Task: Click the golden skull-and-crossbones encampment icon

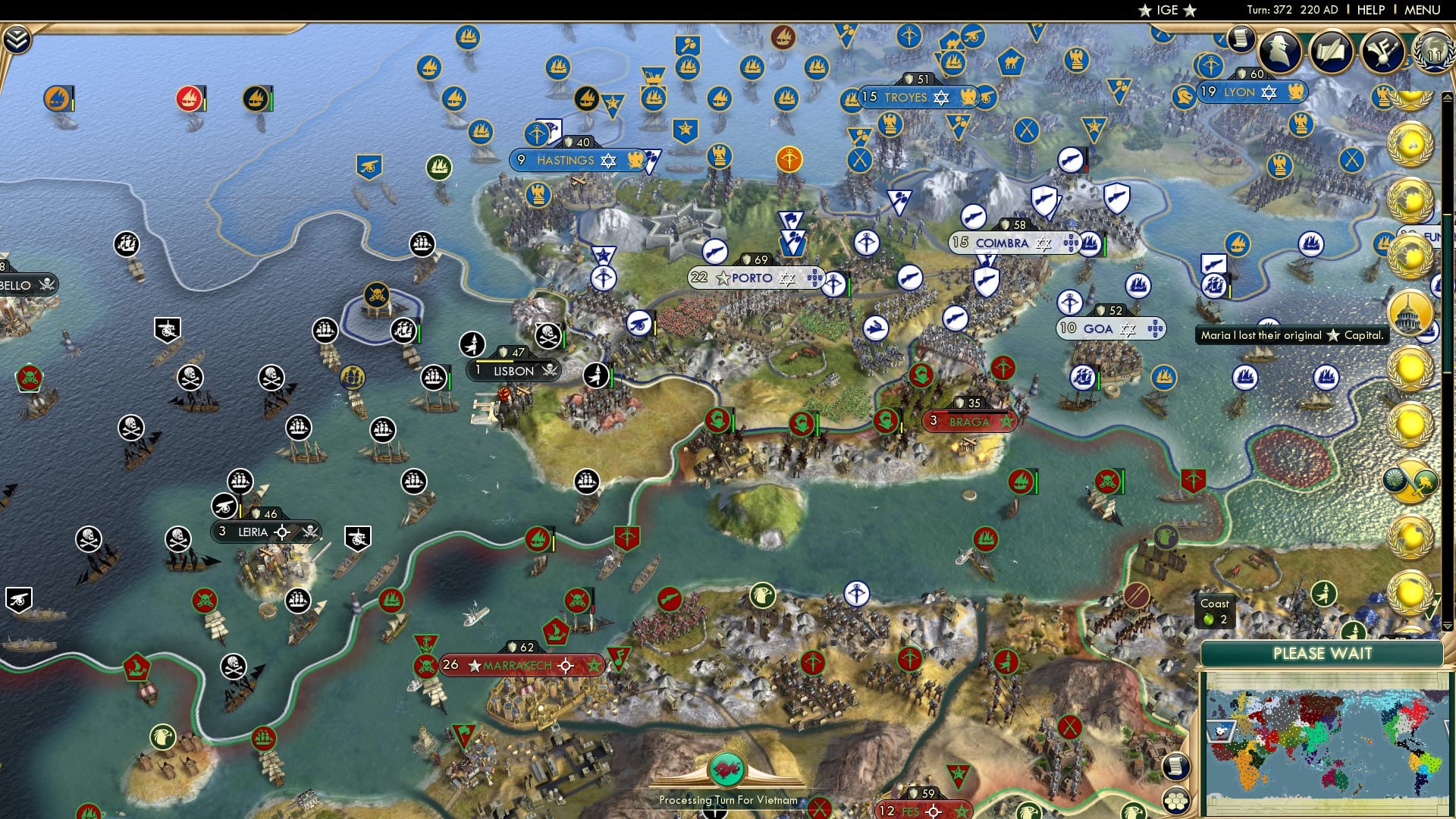Action: click(376, 296)
